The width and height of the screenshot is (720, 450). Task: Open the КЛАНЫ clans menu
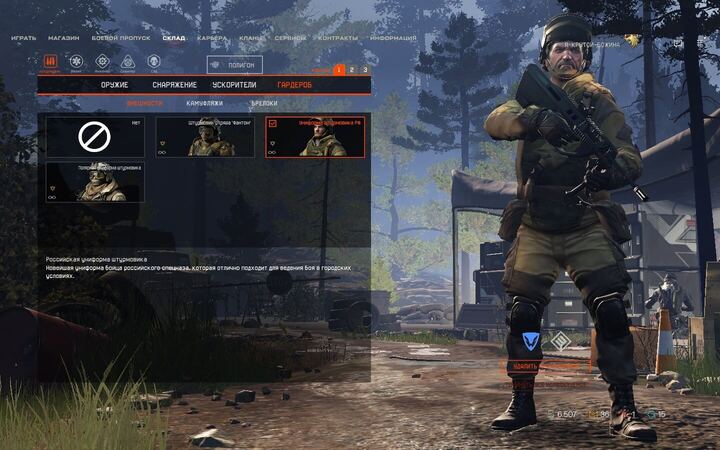tap(252, 38)
